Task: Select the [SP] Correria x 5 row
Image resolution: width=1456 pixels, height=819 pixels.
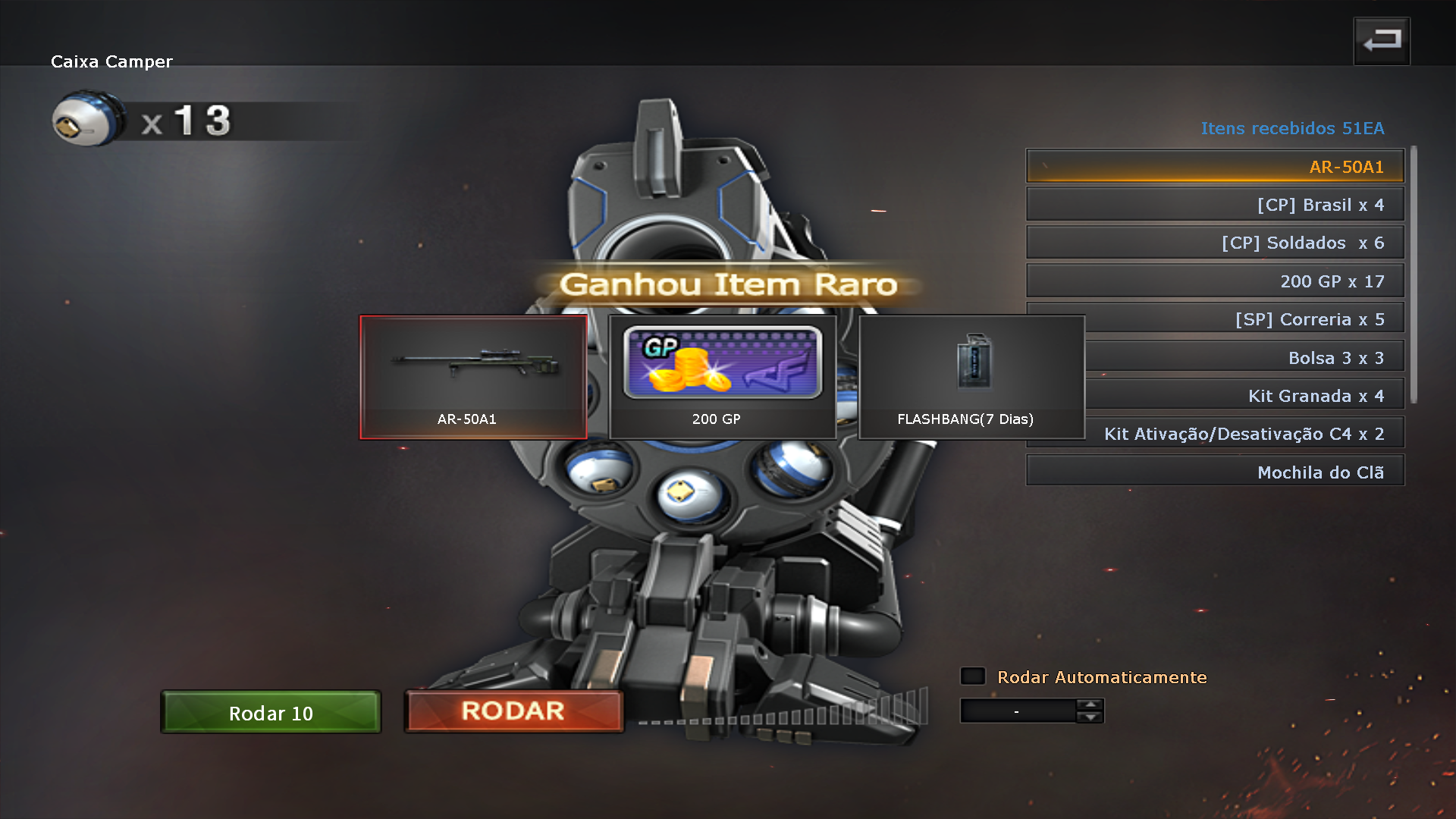Action: (1244, 319)
